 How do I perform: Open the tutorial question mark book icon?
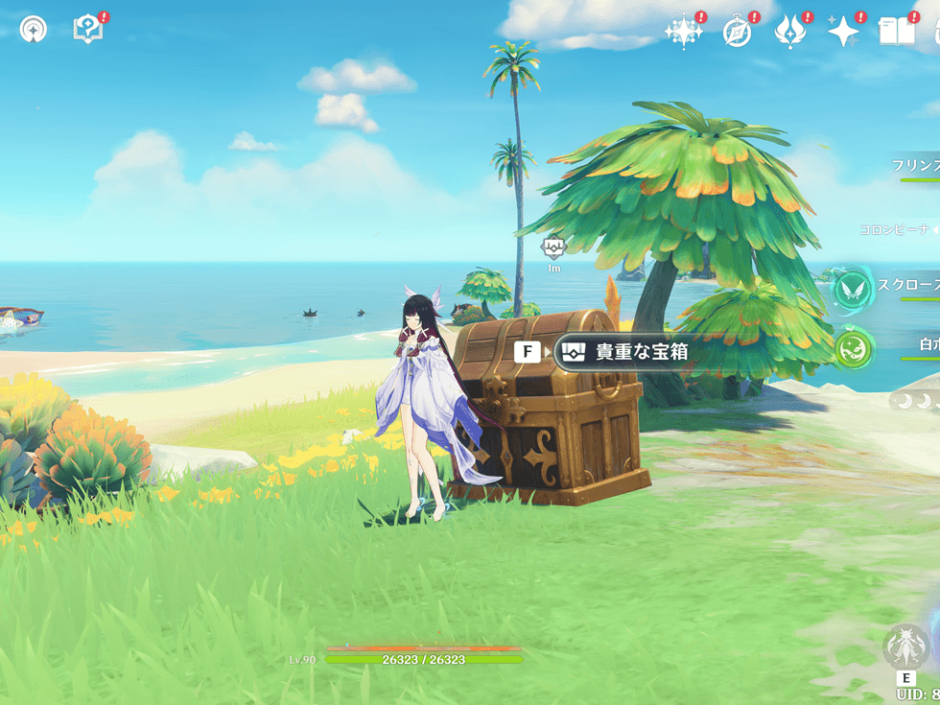coord(88,29)
